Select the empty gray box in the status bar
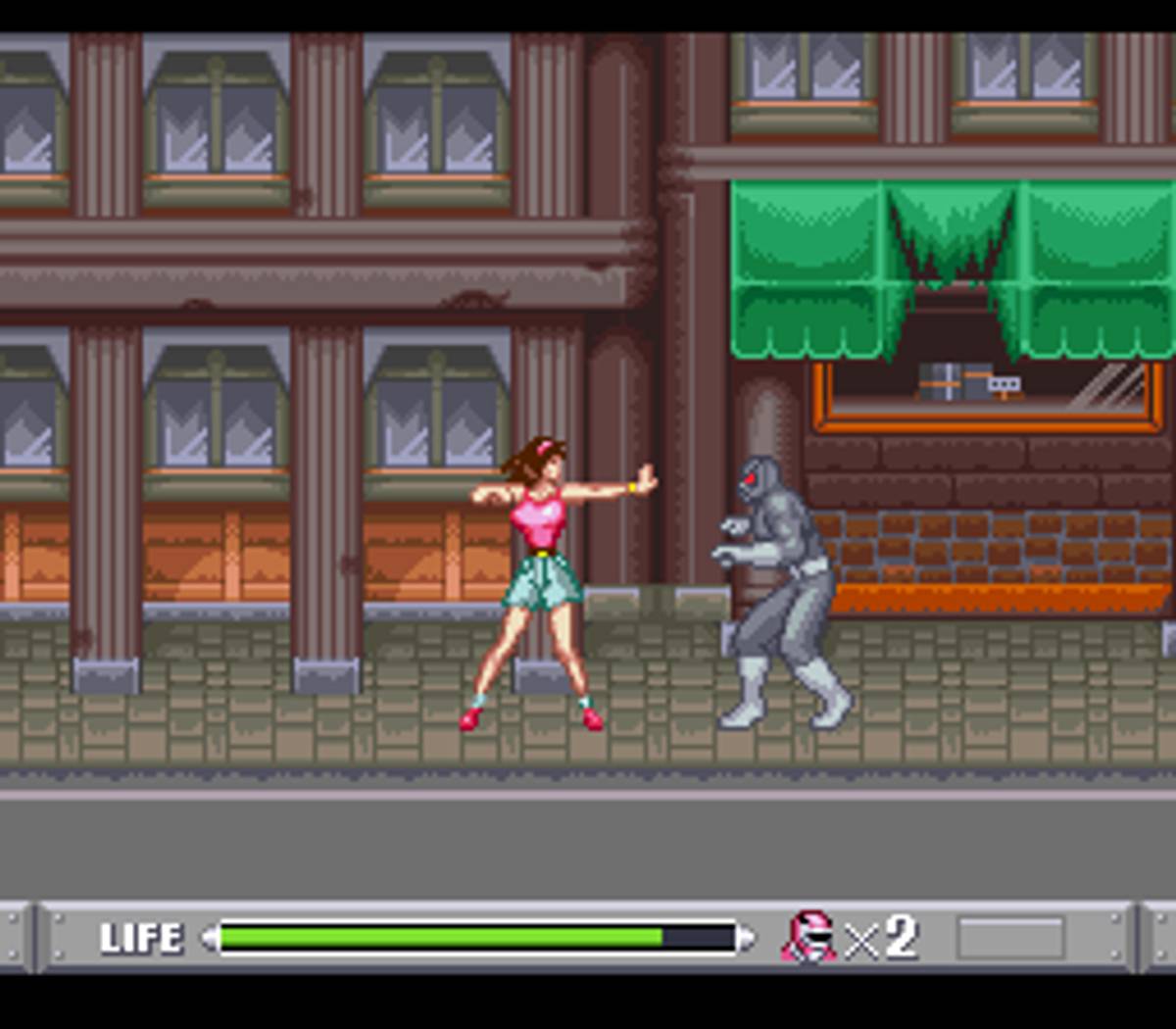The height and width of the screenshot is (1029, 1176). point(1010,938)
